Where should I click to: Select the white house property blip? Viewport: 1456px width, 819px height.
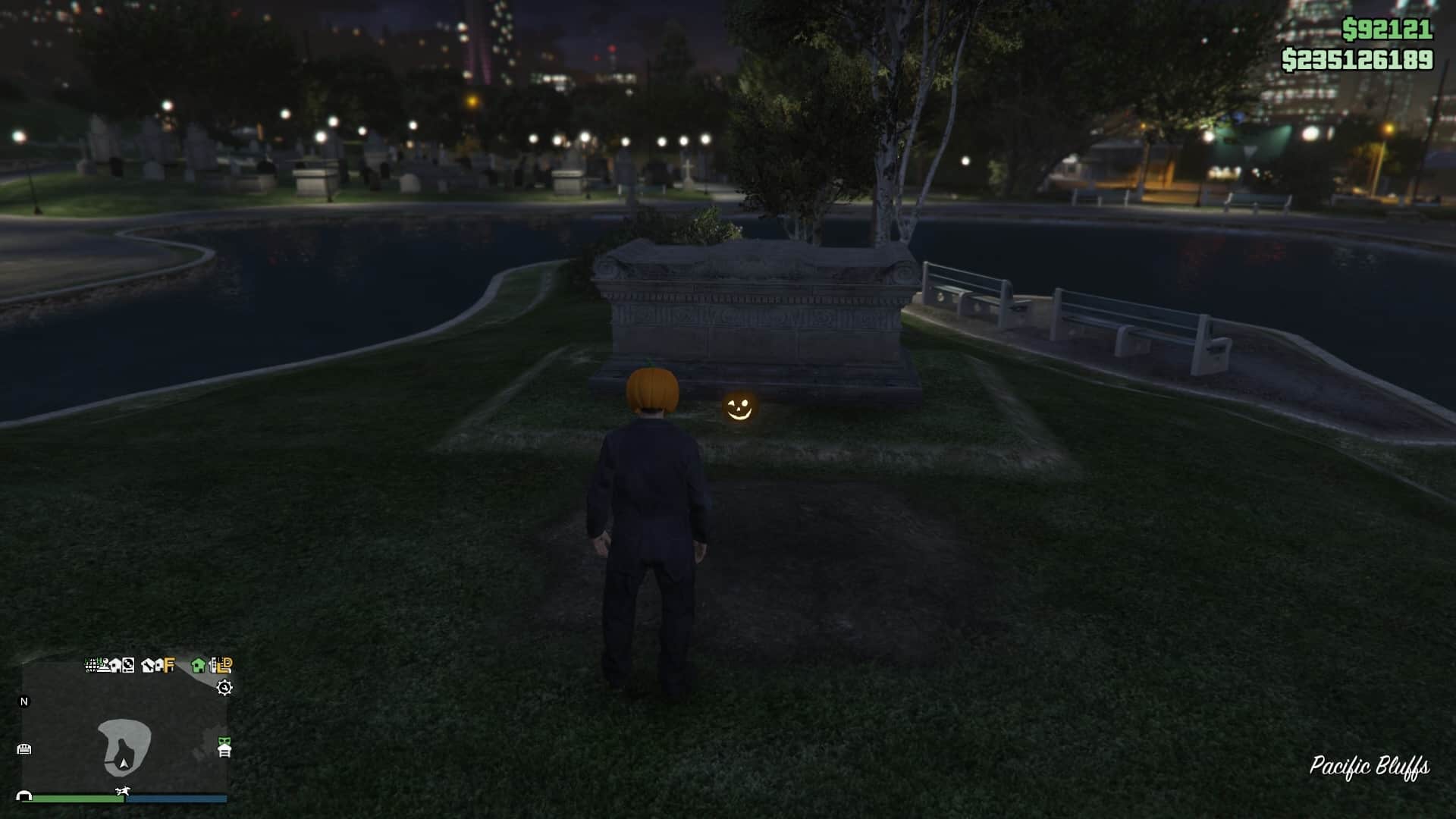[115, 665]
